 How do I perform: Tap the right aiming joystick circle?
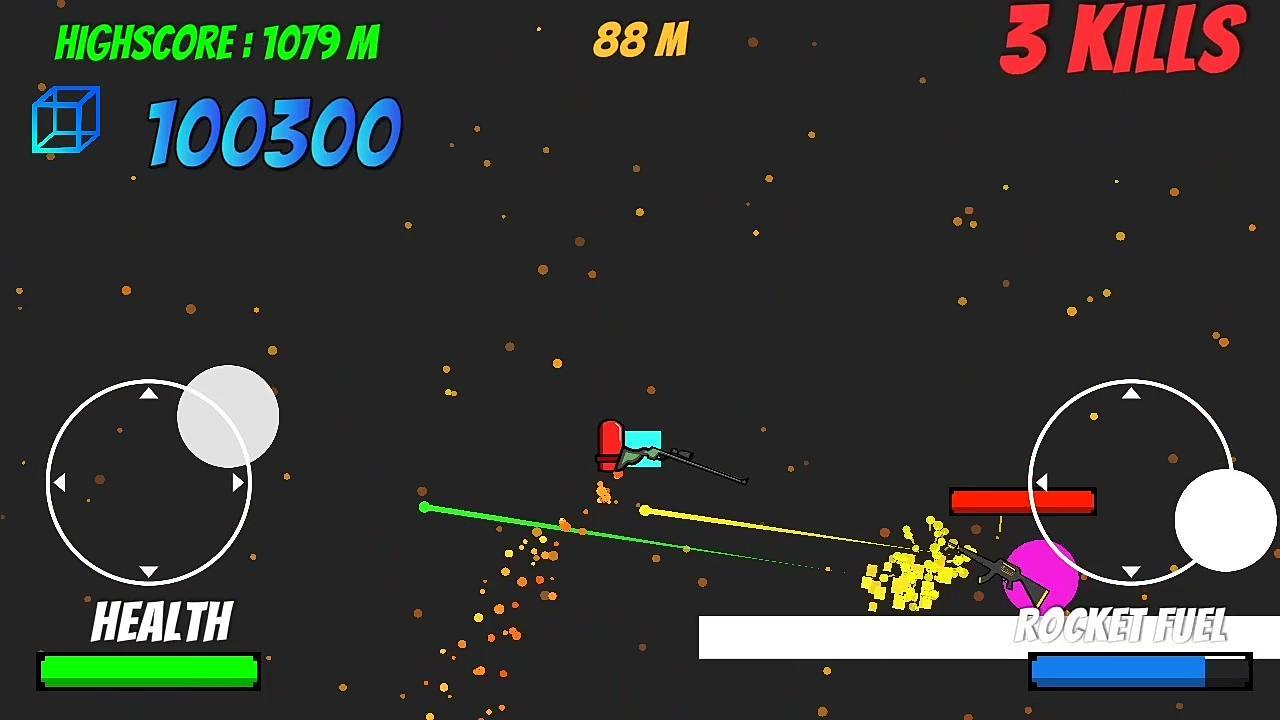[x=1131, y=482]
